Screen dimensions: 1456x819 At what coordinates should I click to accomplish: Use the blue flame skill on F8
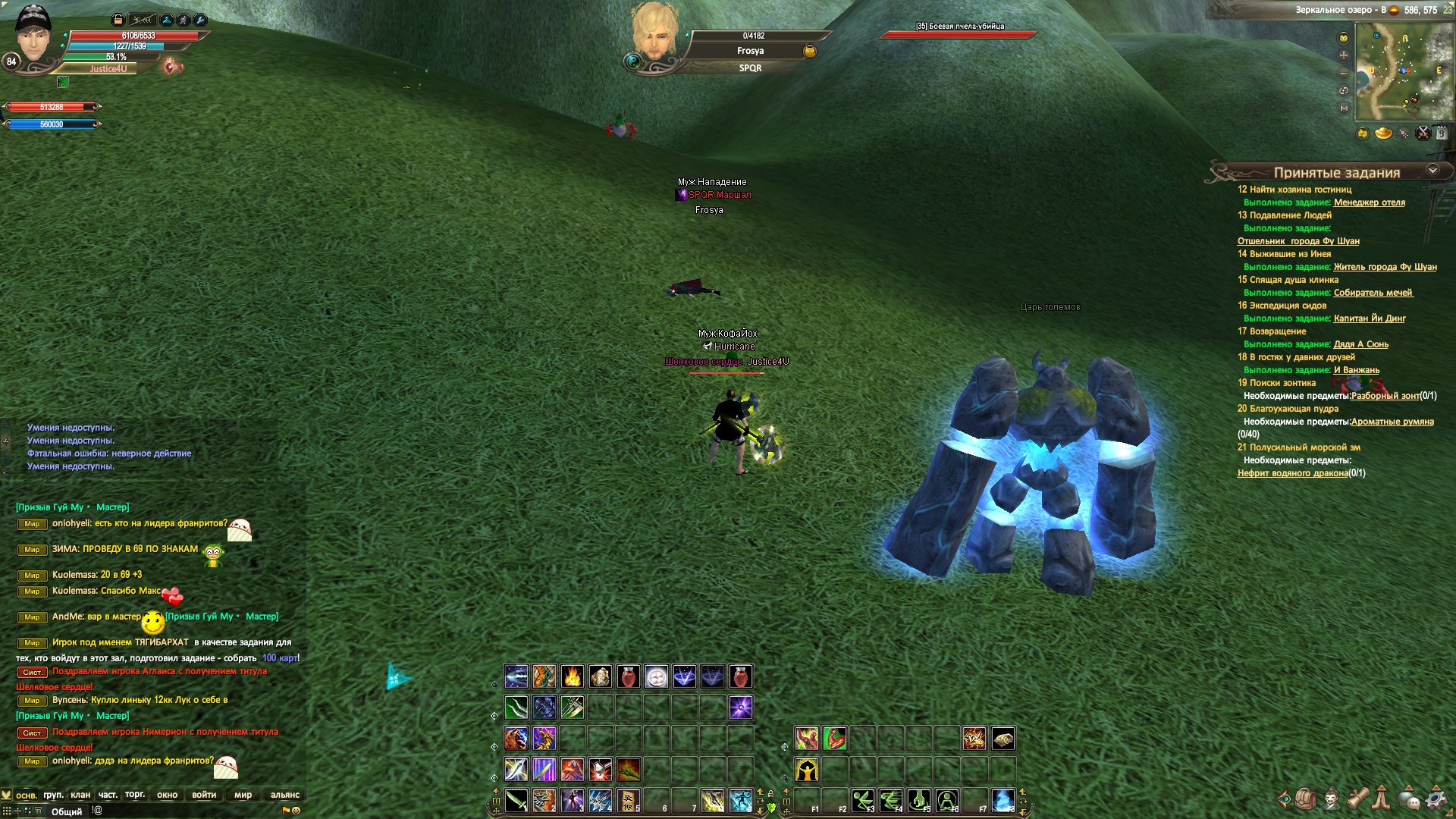(1003, 800)
